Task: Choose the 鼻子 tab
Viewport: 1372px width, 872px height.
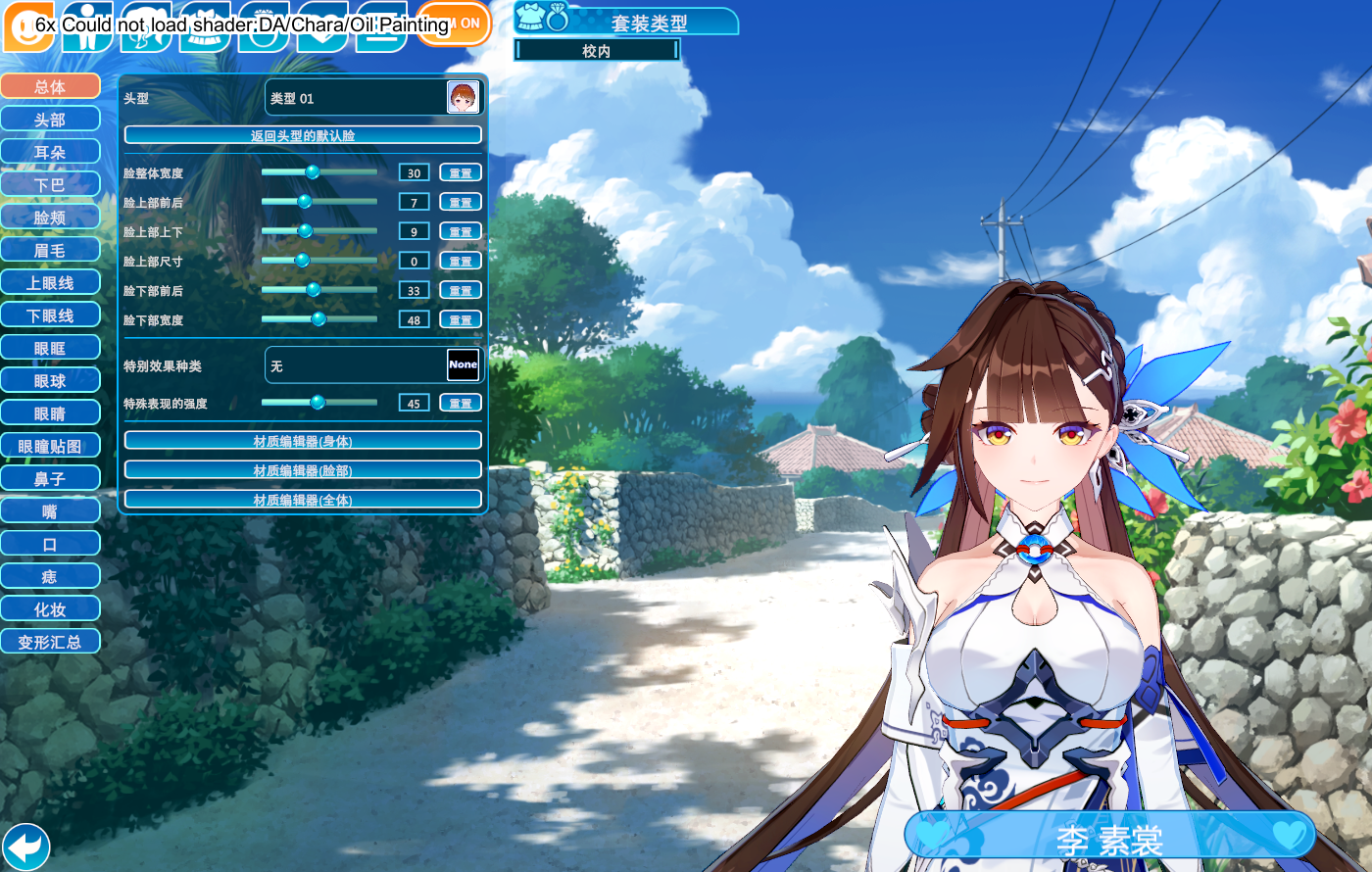Action: (x=50, y=478)
